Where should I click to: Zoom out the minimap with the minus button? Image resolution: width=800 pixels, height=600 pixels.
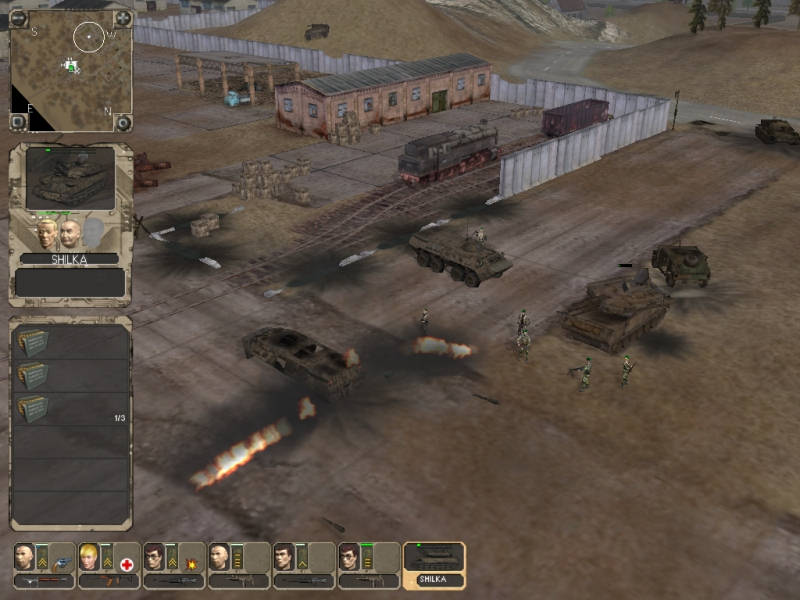18,18
